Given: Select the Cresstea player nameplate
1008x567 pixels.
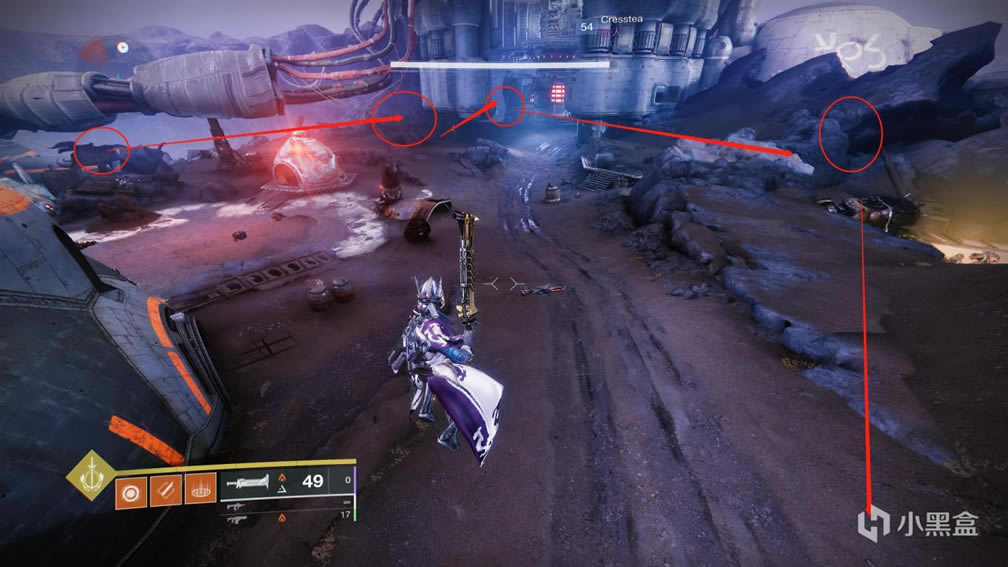Looking at the screenshot, I should click(x=618, y=19).
